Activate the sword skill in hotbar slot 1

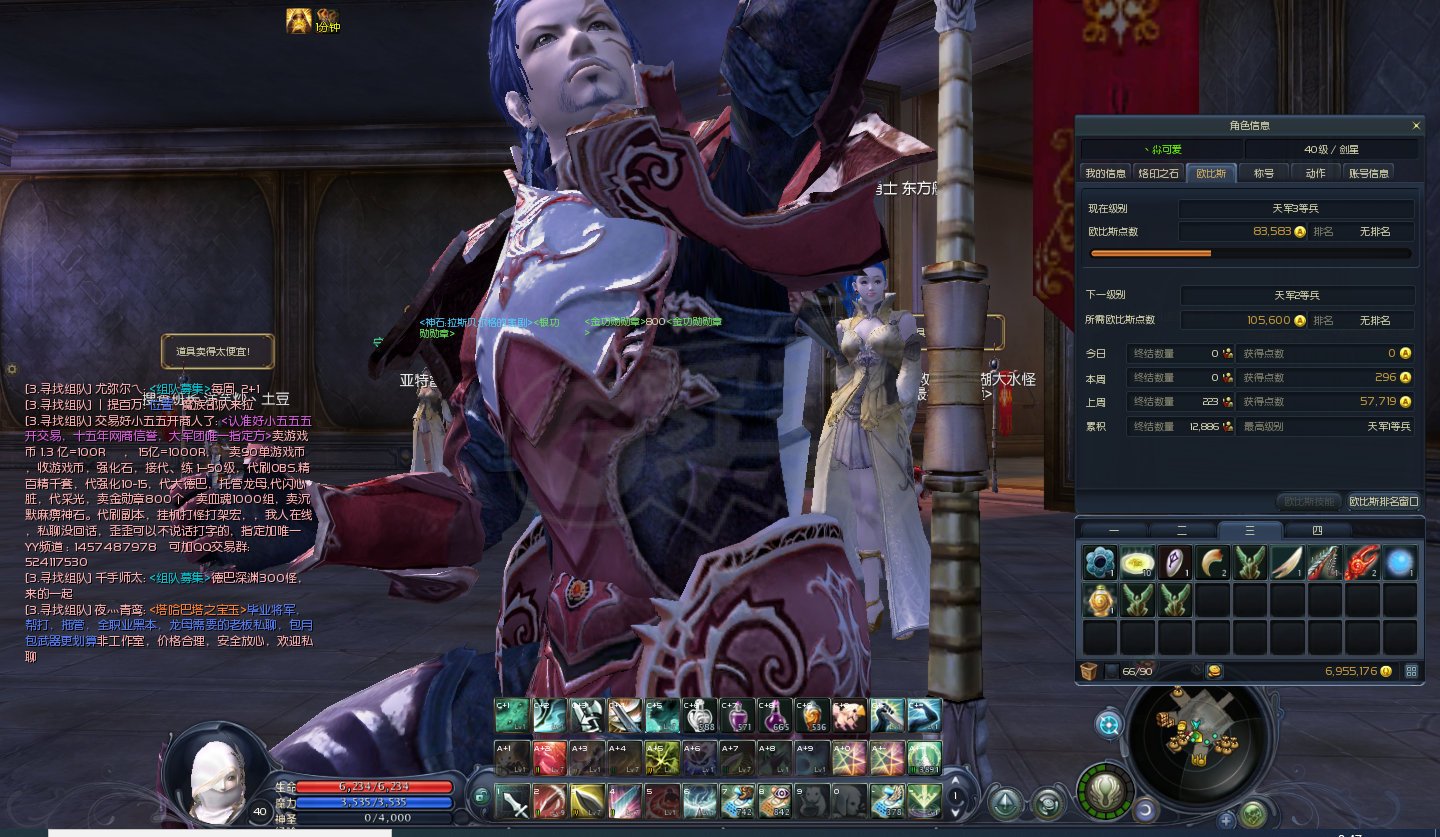pos(511,801)
